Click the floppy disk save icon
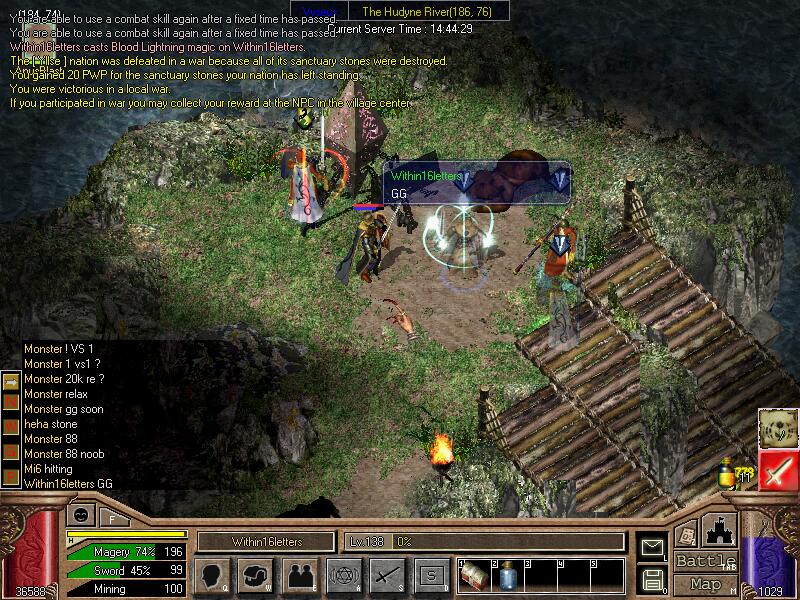The width and height of the screenshot is (800, 600). (x=653, y=578)
